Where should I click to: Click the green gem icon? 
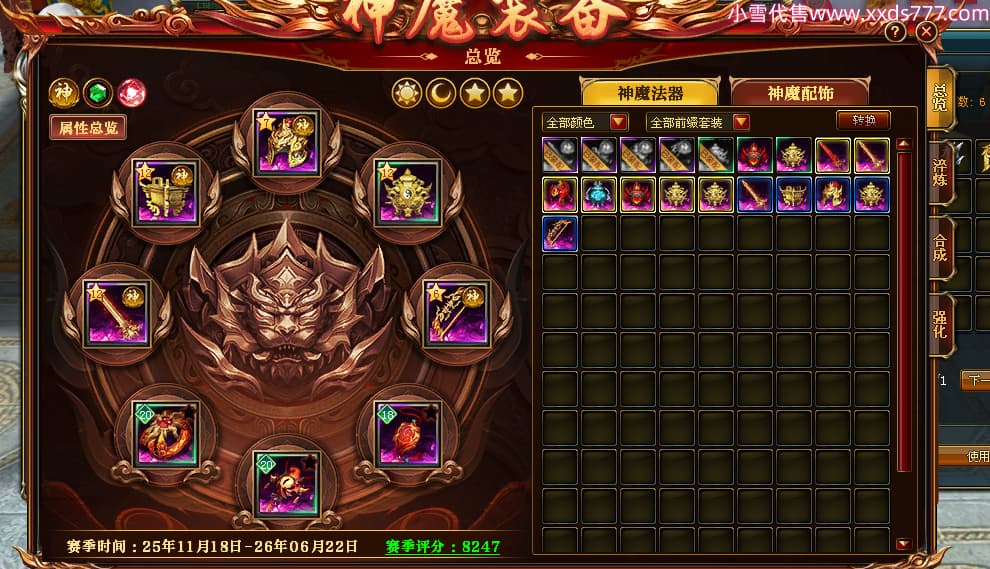pyautogui.click(x=97, y=93)
